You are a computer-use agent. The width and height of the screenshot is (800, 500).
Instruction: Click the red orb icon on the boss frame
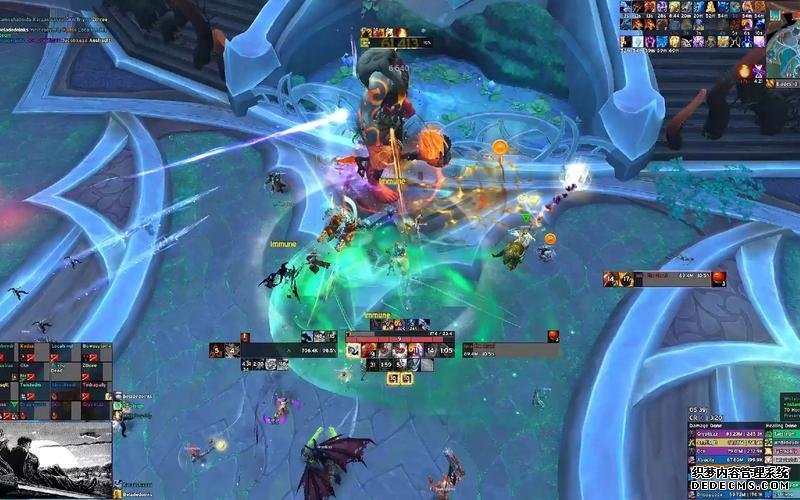(x=718, y=279)
